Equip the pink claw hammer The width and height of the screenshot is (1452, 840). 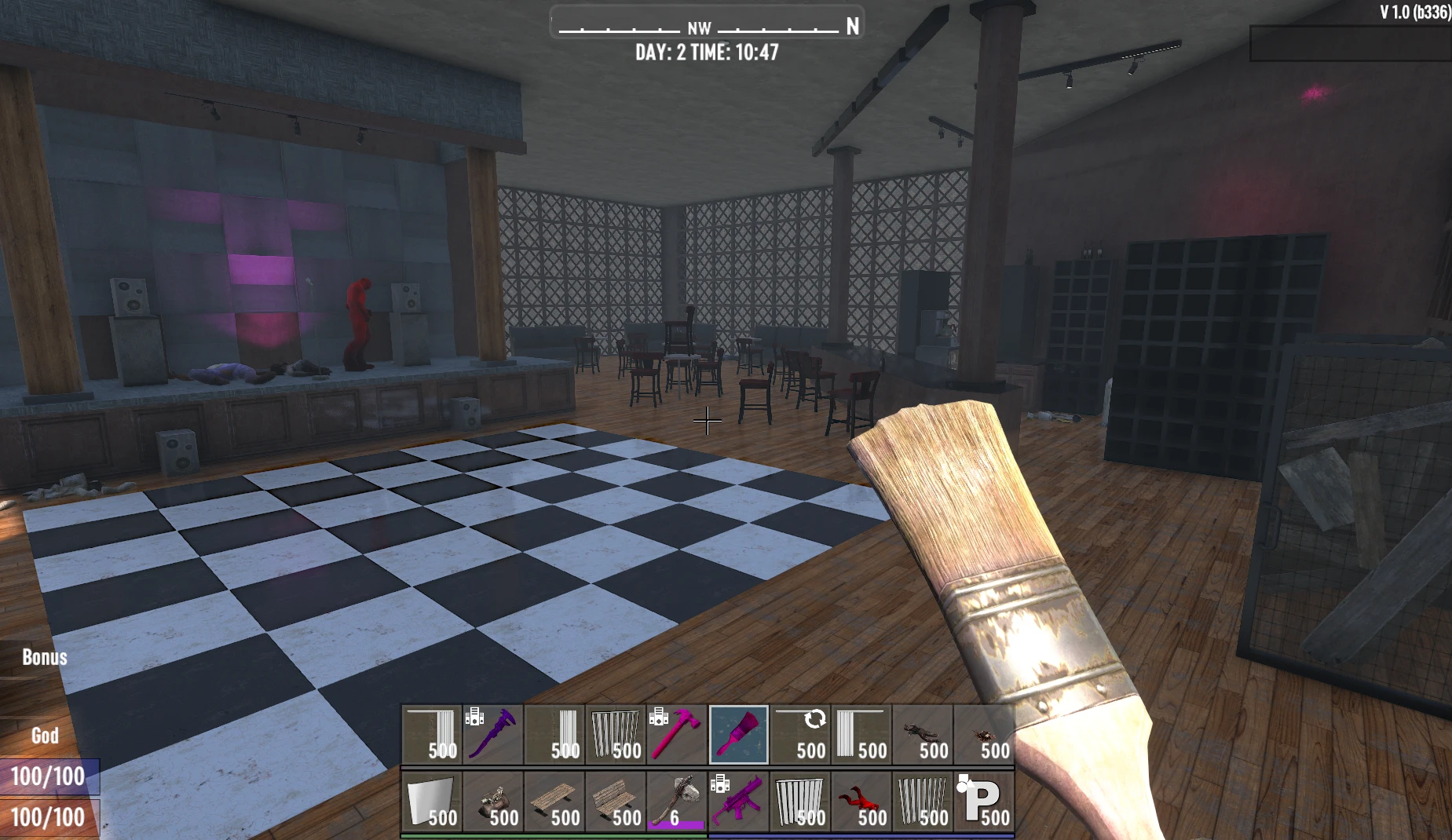click(677, 735)
